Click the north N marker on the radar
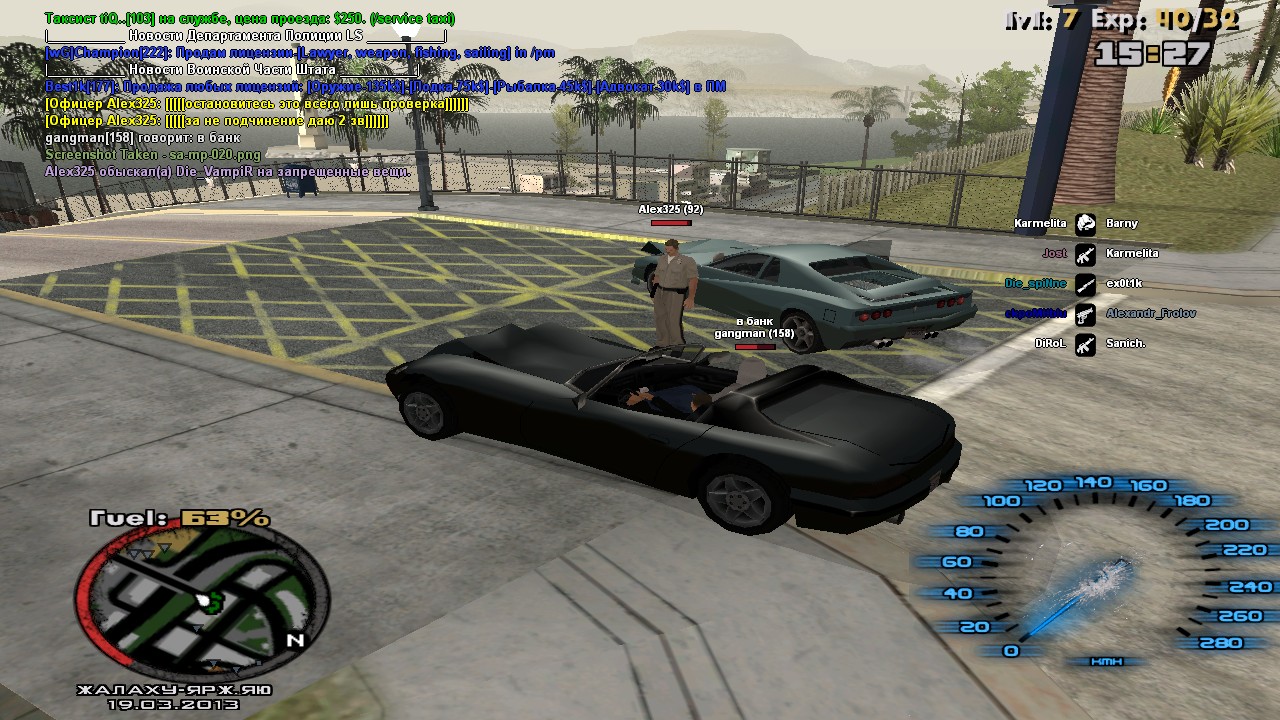Screen dimensions: 1280x720 [x=294, y=640]
